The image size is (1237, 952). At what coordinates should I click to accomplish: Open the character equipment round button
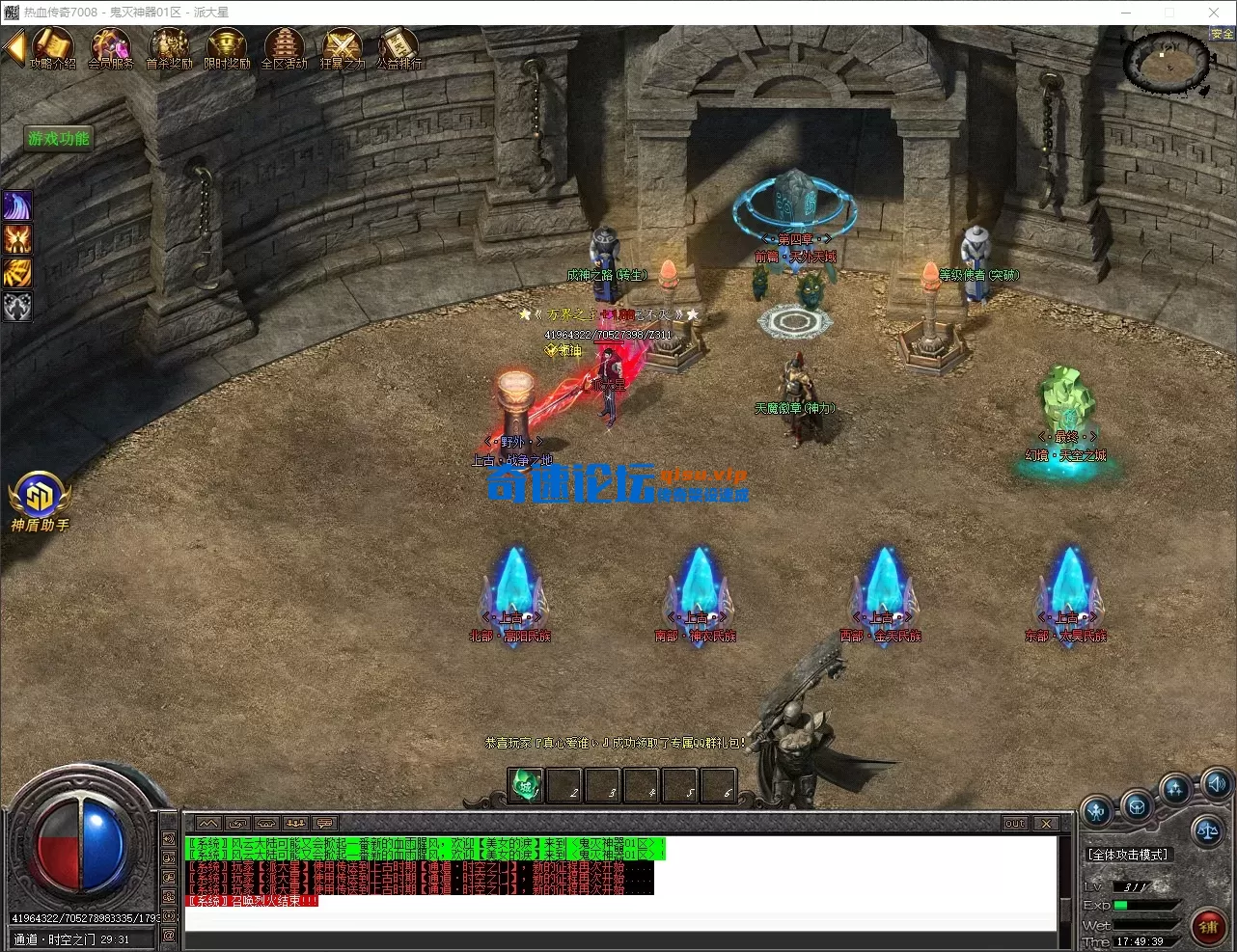(x=1098, y=811)
